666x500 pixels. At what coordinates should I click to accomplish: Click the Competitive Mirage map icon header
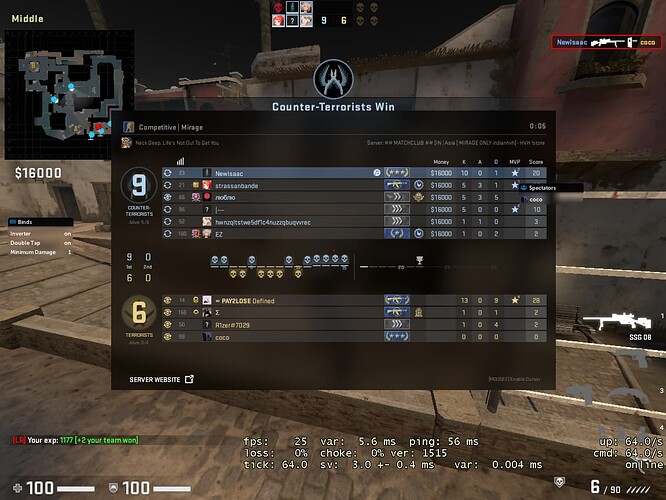tap(129, 127)
